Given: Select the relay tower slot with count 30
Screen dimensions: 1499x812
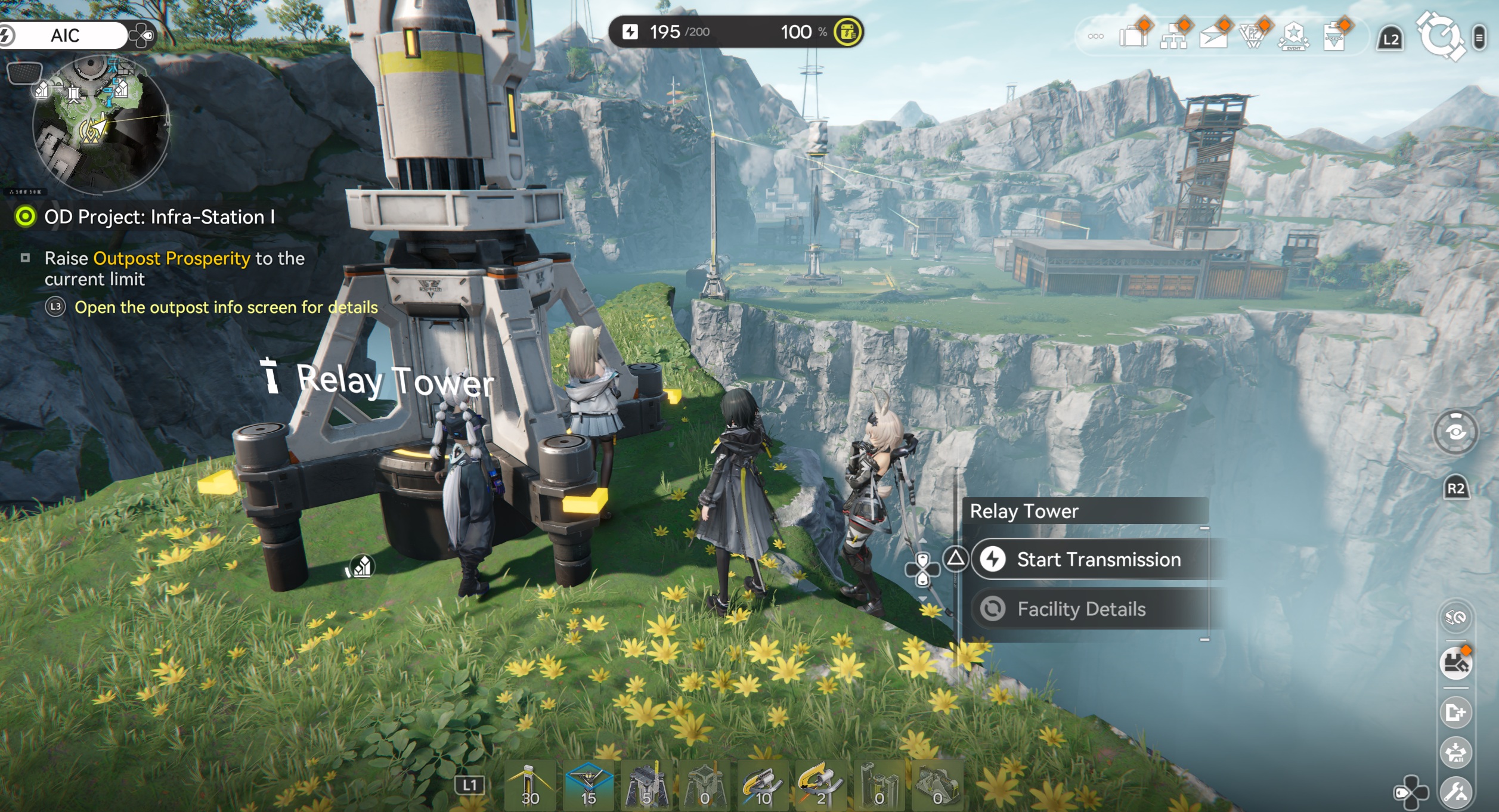Looking at the screenshot, I should click(529, 785).
